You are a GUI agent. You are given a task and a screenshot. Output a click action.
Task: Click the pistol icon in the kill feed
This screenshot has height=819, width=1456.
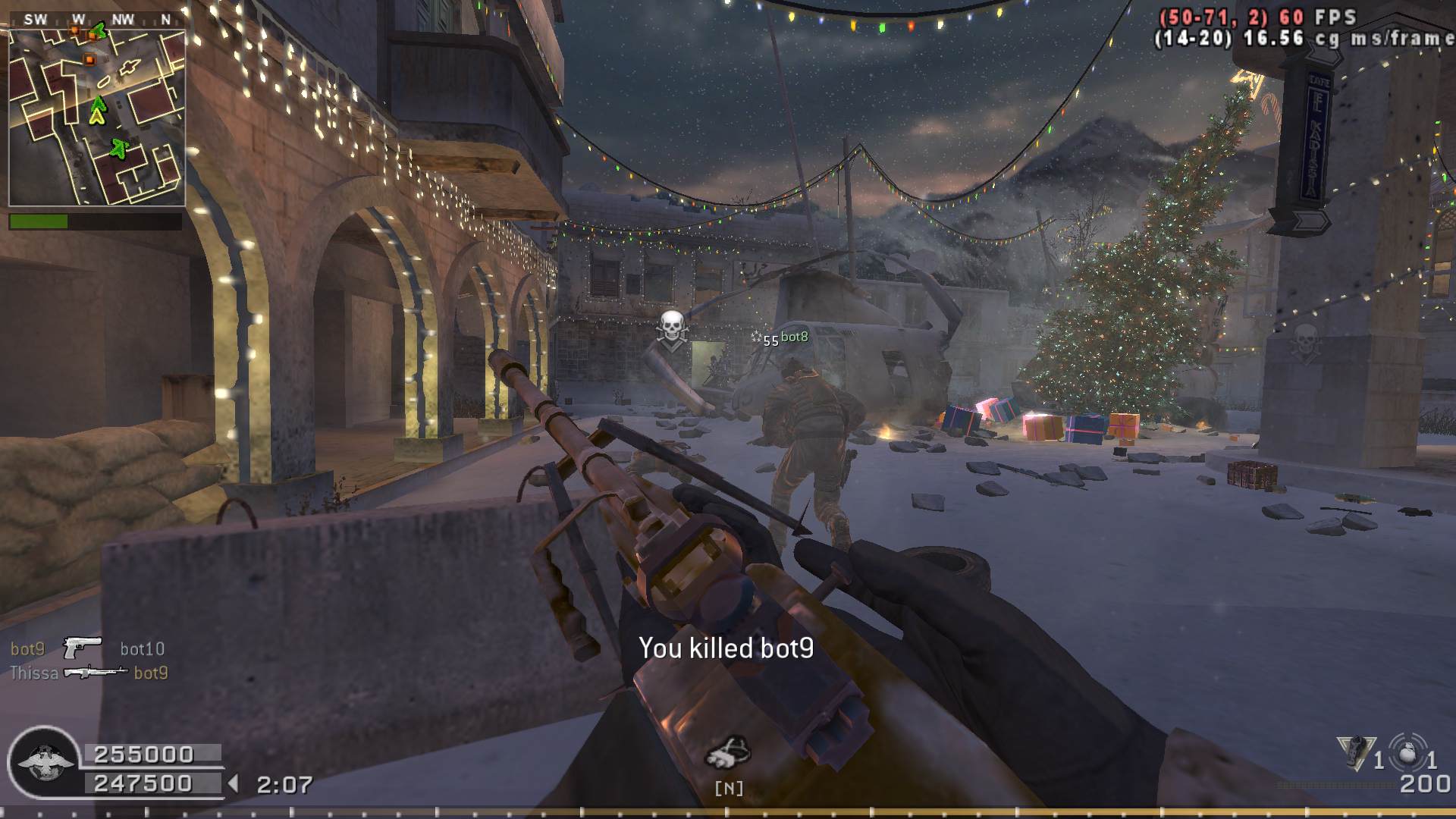click(x=82, y=648)
